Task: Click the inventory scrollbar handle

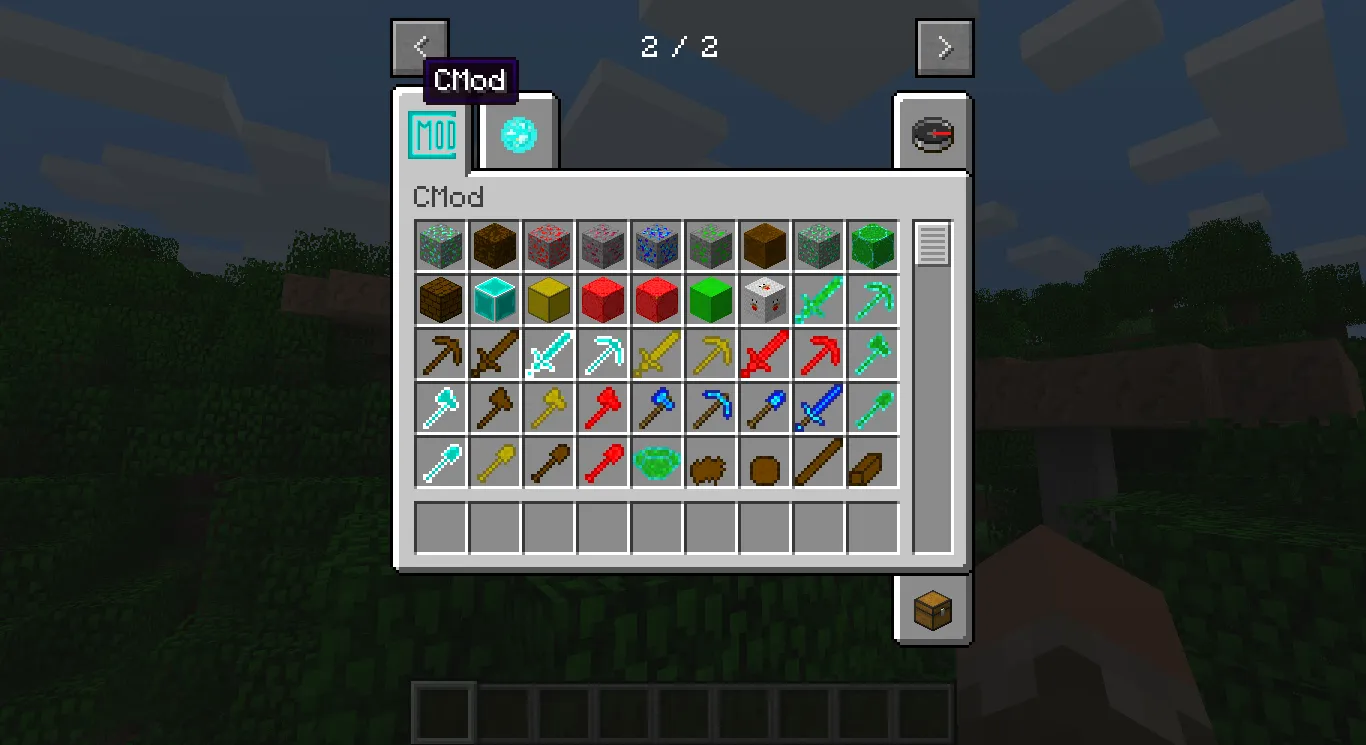Action: pyautogui.click(x=933, y=241)
